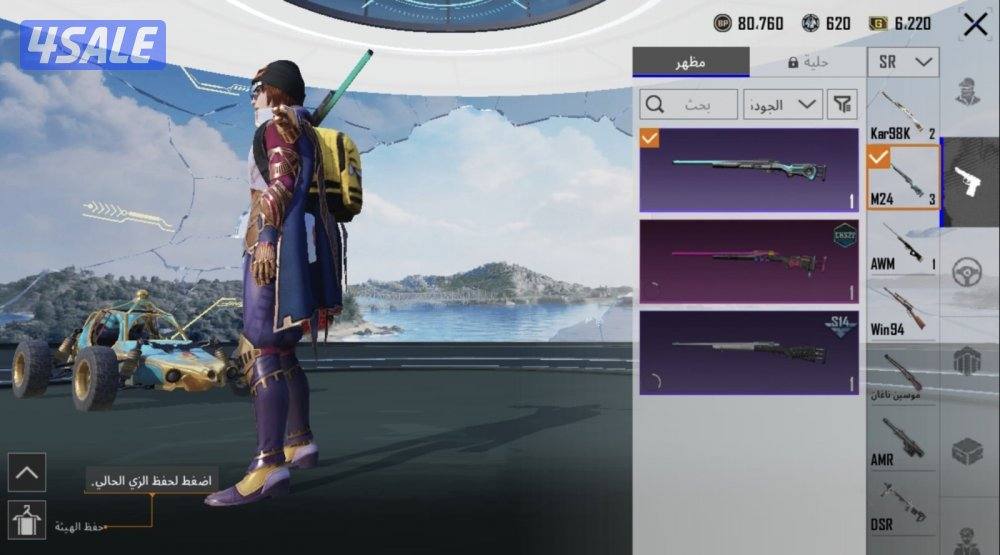Open the pistol weapons category
This screenshot has width=1000, height=555.
[970, 182]
